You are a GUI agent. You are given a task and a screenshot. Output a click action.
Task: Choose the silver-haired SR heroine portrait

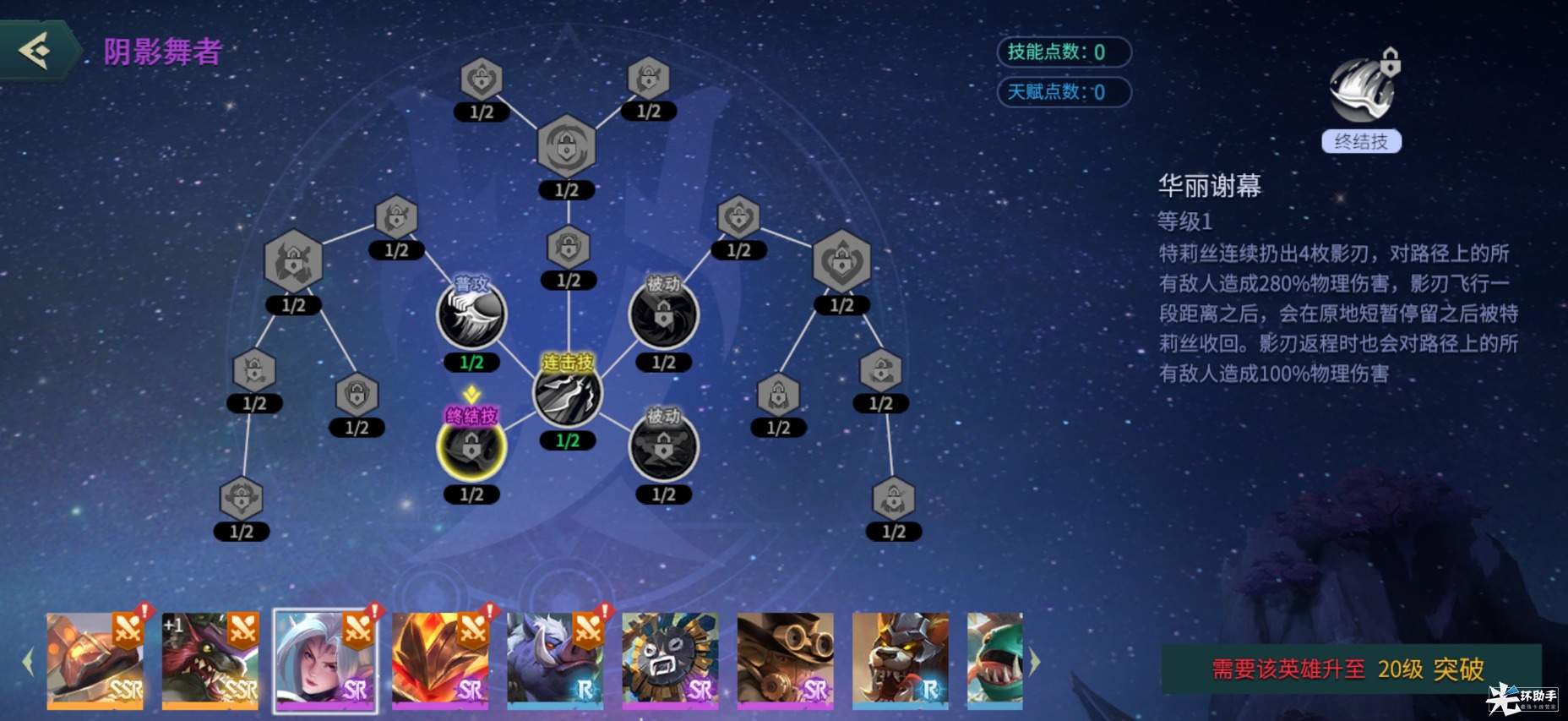tap(325, 660)
